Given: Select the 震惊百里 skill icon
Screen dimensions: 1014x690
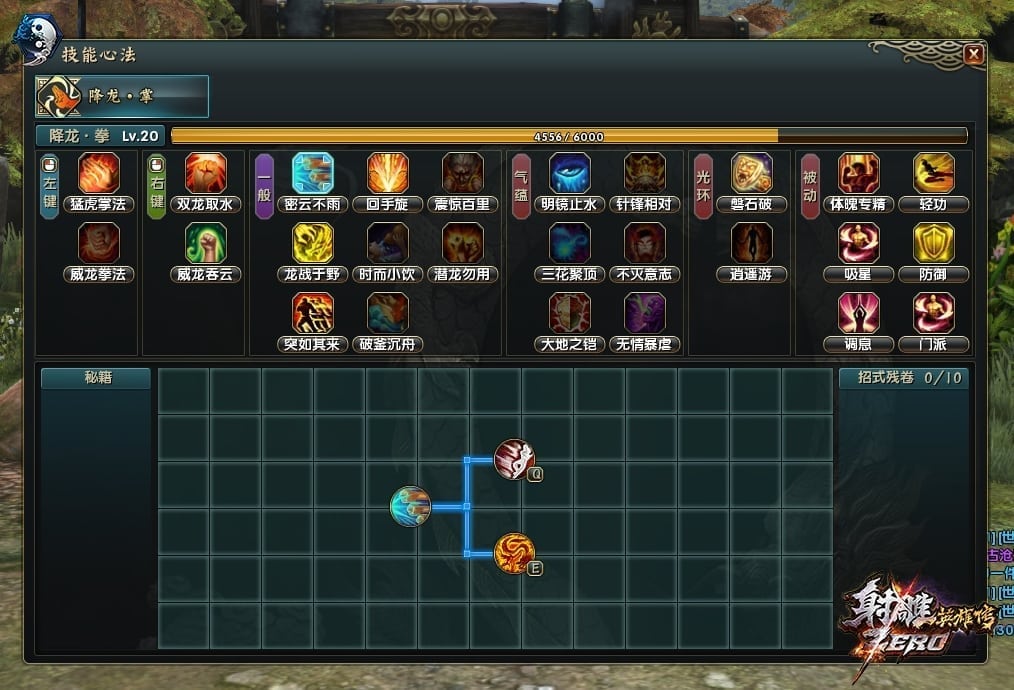Looking at the screenshot, I should tap(463, 173).
